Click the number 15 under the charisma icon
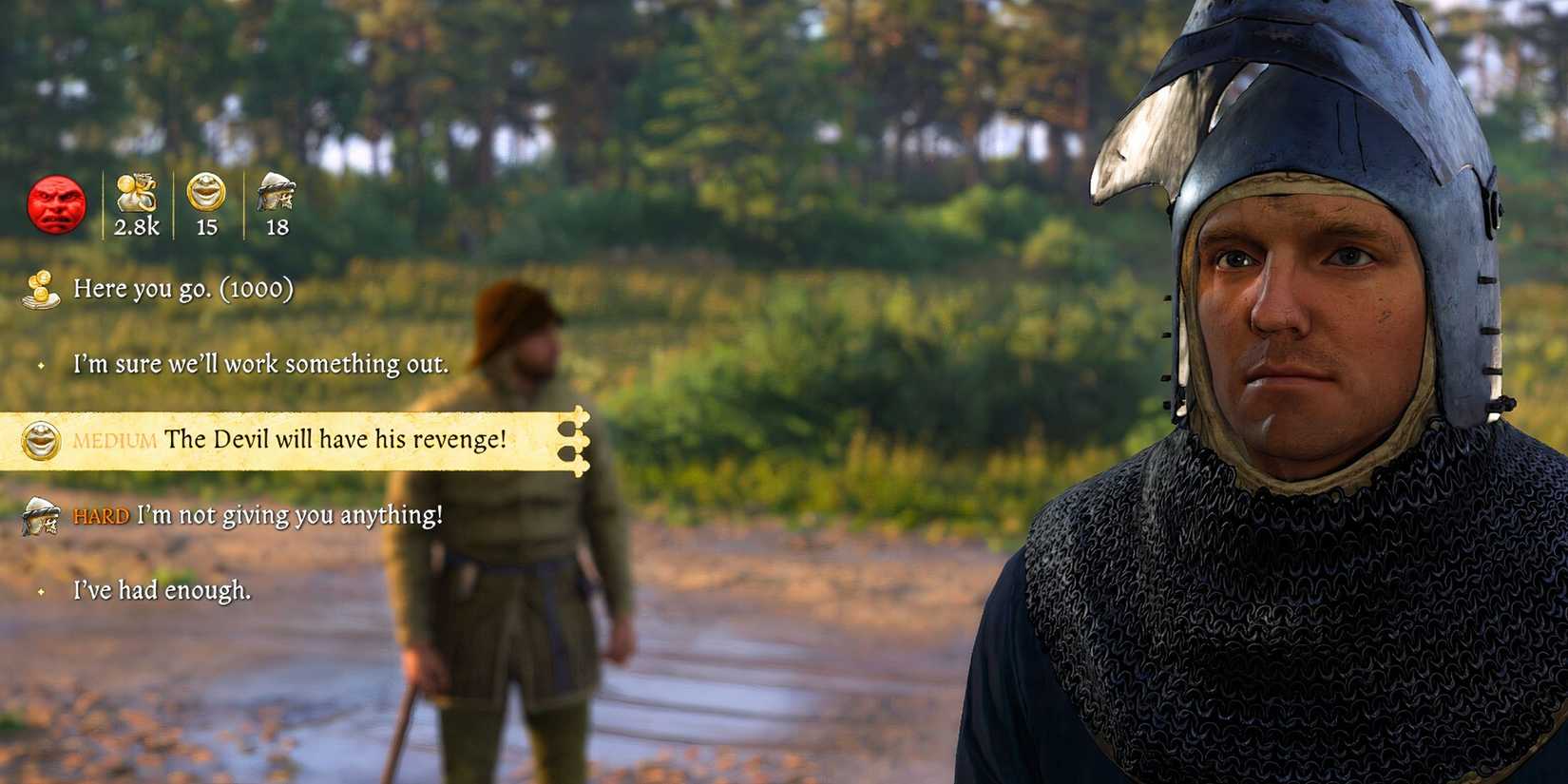This screenshot has height=784, width=1568. coord(208,227)
